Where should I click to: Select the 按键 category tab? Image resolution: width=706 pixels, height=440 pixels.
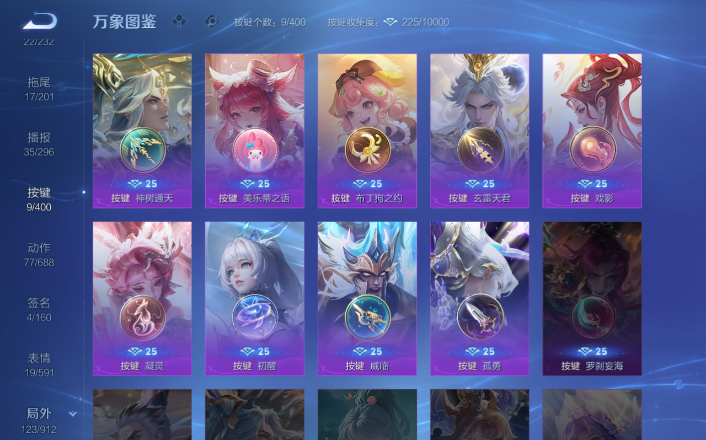39,199
